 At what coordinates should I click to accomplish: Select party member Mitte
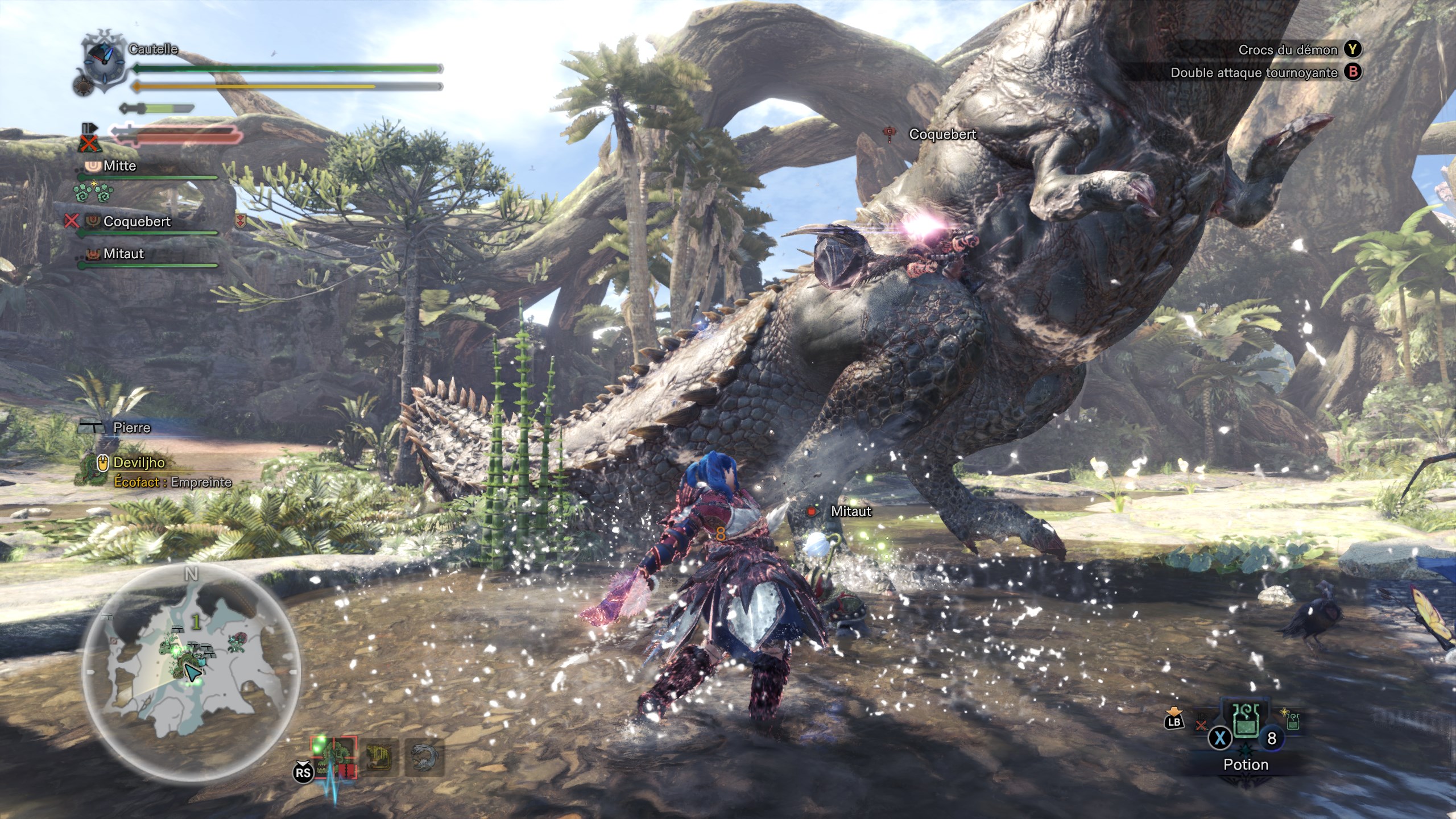[x=119, y=166]
